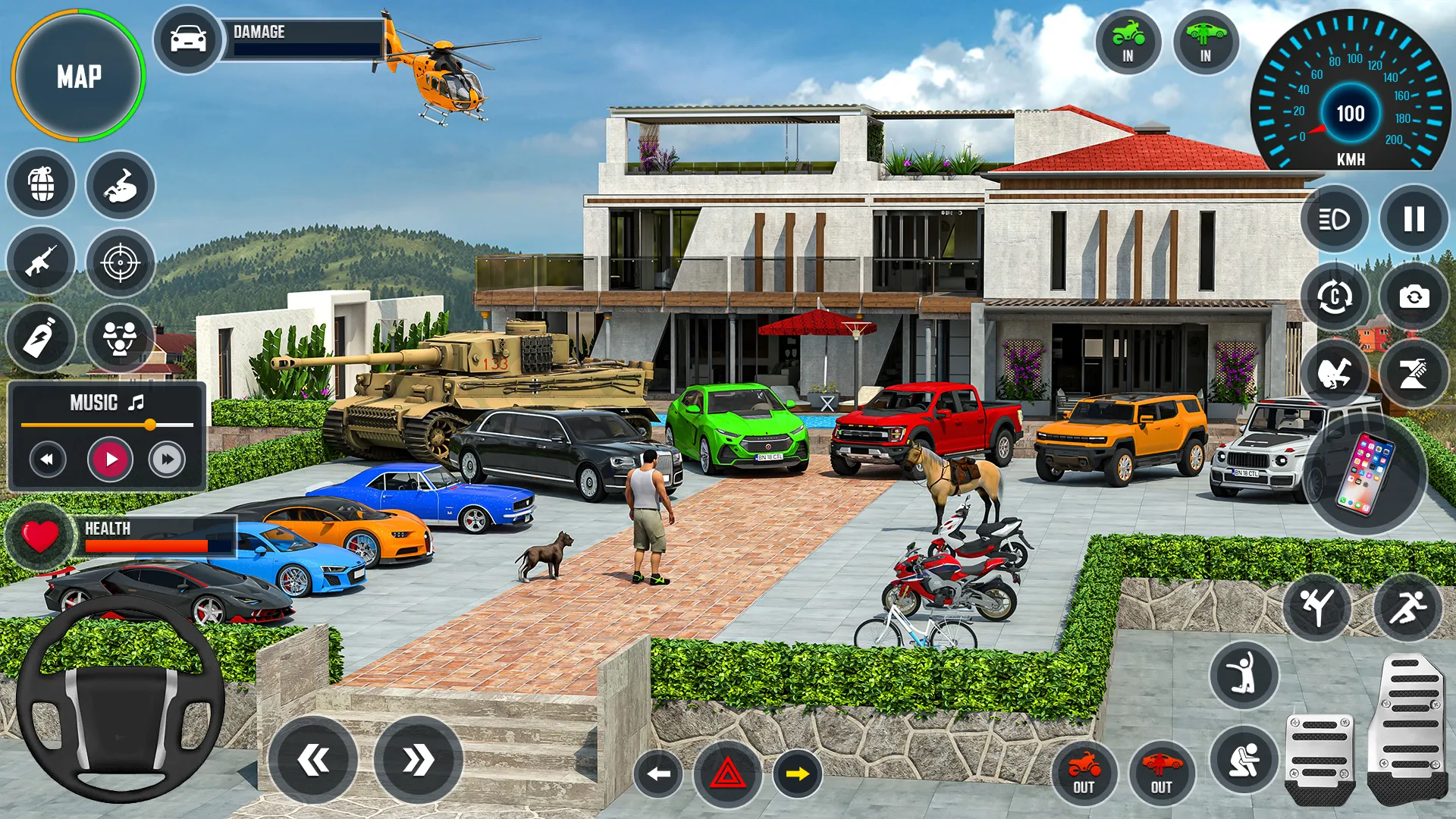
Task: Pause the game
Action: pyautogui.click(x=1414, y=219)
